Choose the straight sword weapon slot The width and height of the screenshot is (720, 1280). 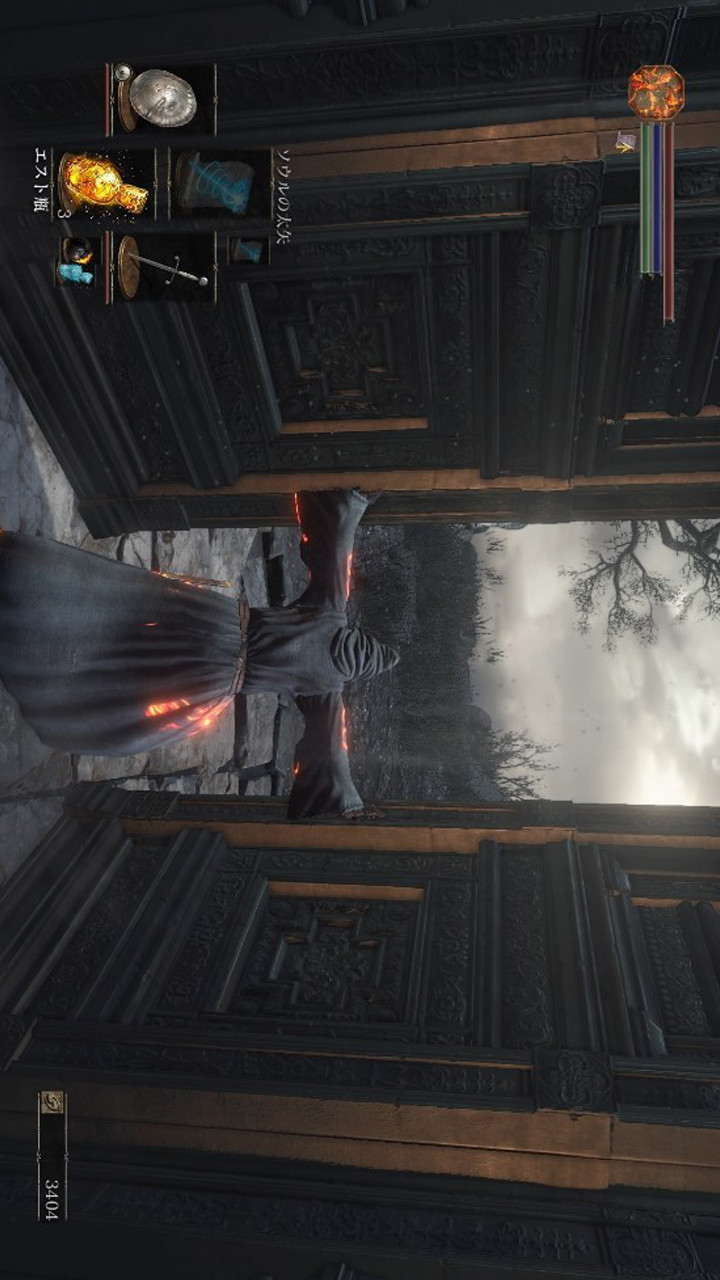coord(162,266)
